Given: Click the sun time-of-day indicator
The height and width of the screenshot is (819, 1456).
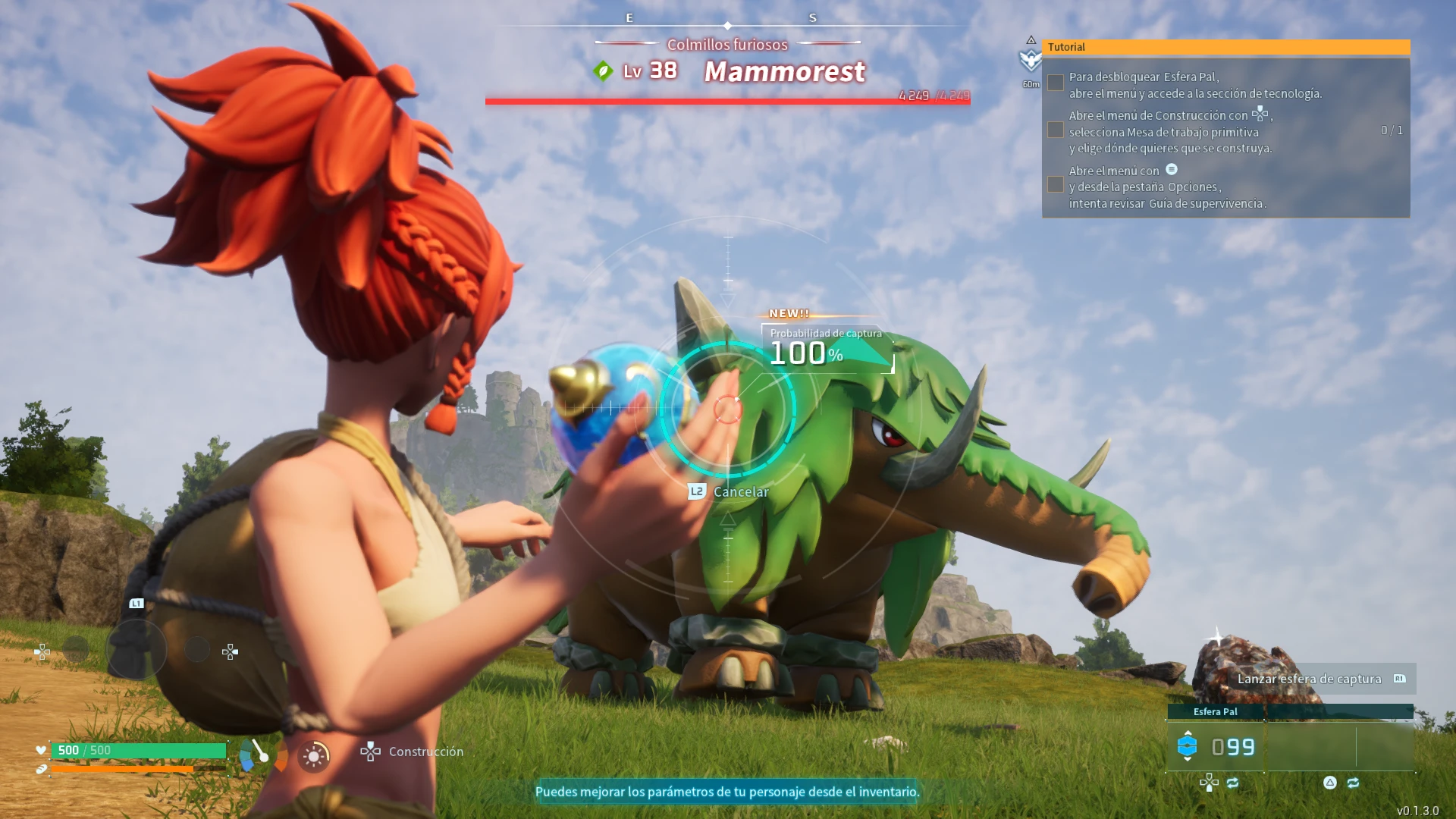Looking at the screenshot, I should (x=314, y=756).
